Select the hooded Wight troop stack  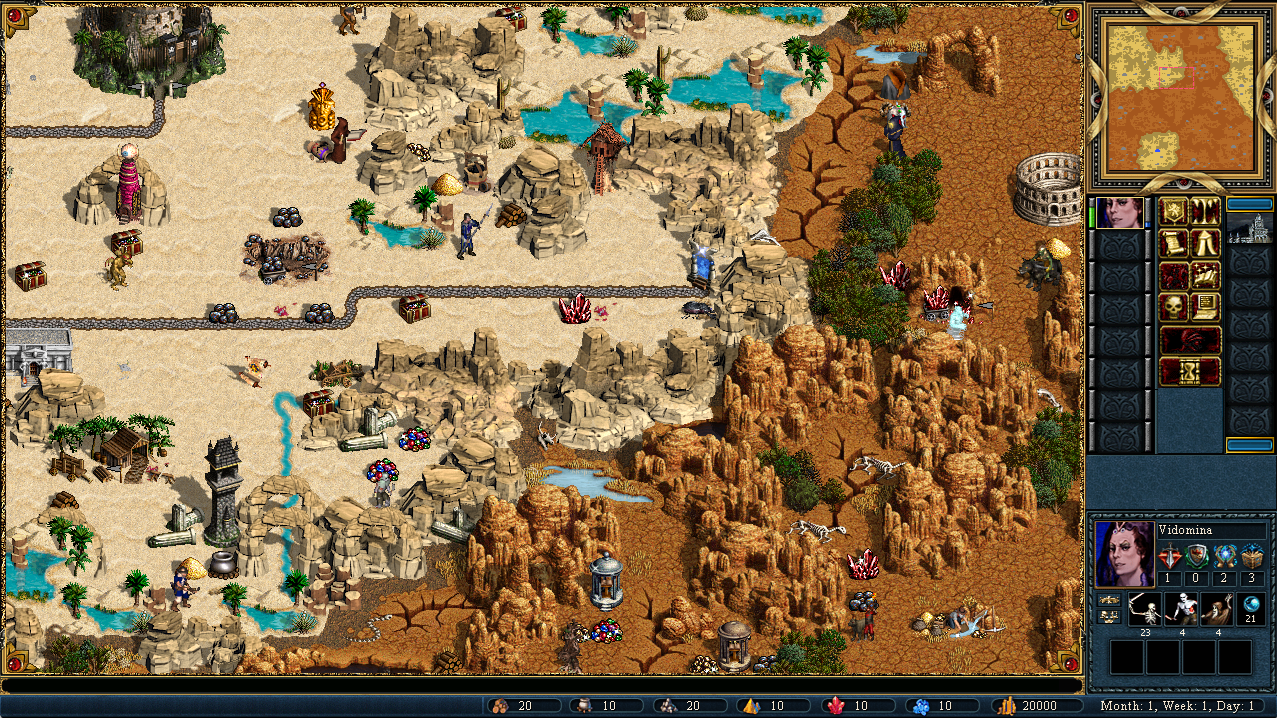point(1216,609)
